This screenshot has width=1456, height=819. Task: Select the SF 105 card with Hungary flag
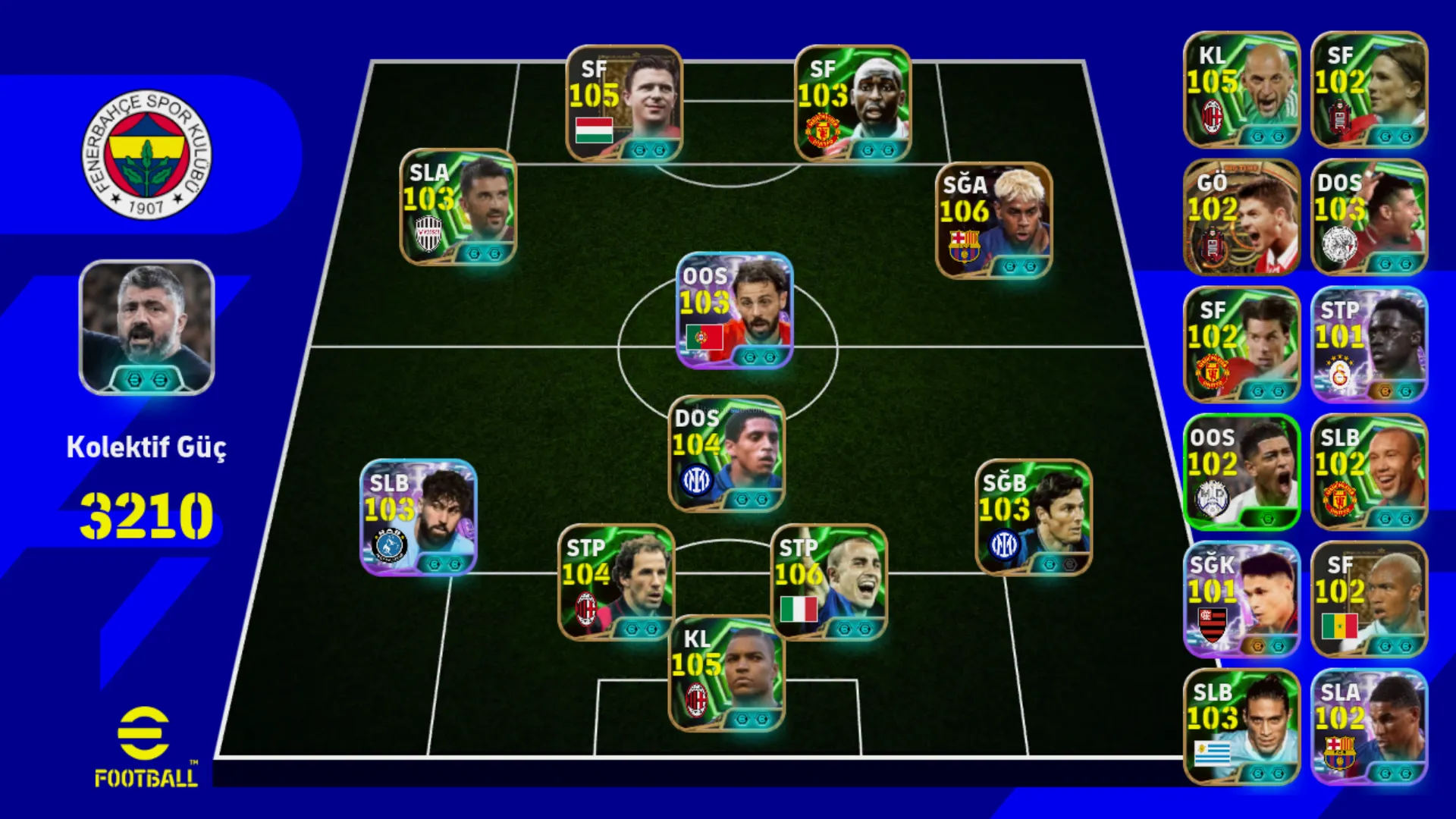tap(624, 103)
